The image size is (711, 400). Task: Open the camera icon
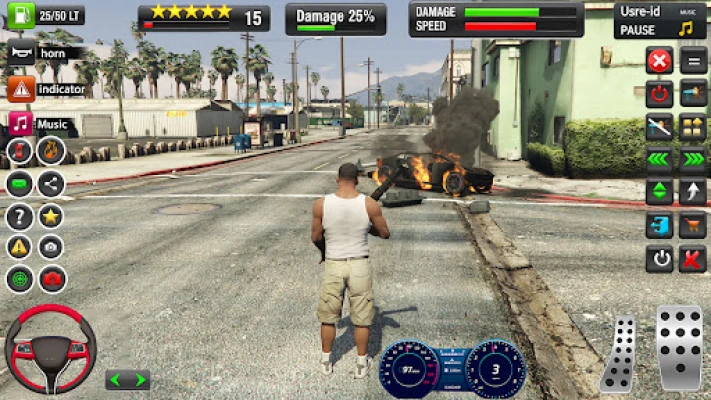(51, 247)
